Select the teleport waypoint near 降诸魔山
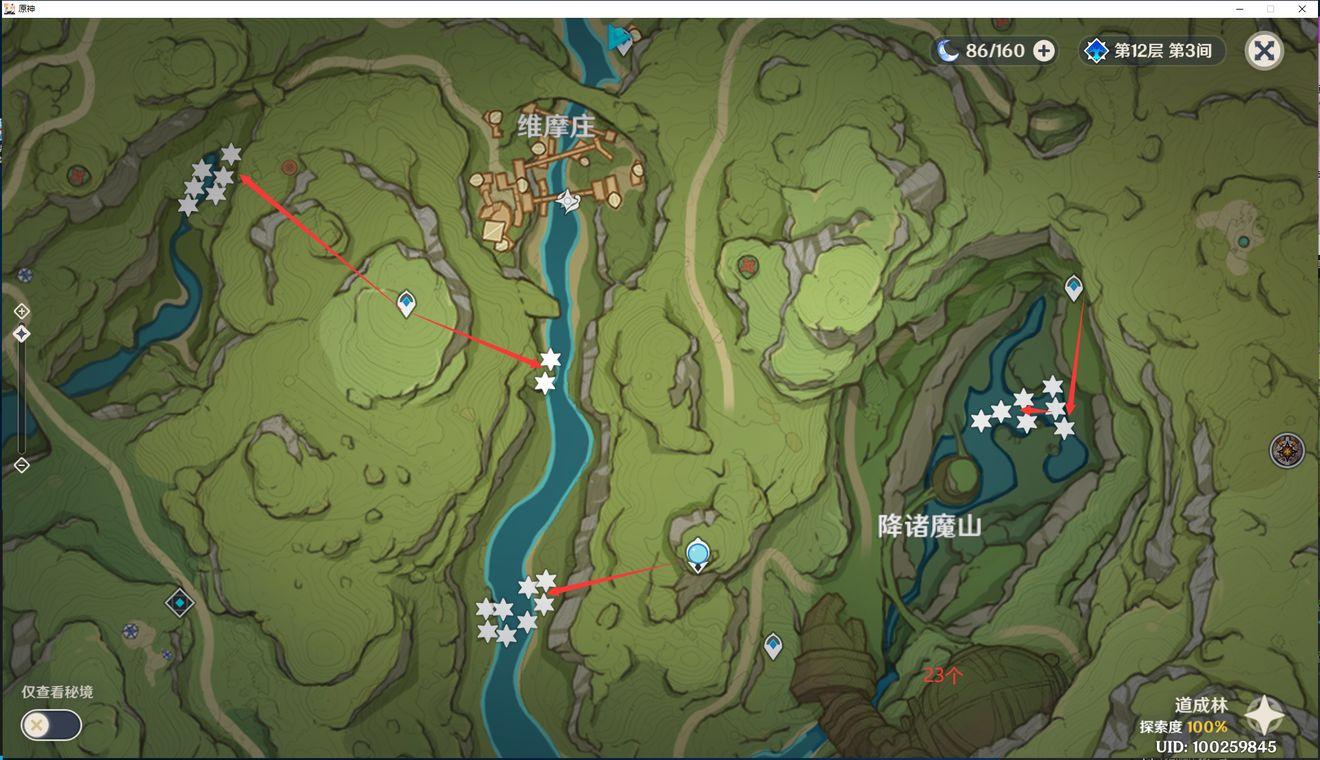 (1073, 287)
